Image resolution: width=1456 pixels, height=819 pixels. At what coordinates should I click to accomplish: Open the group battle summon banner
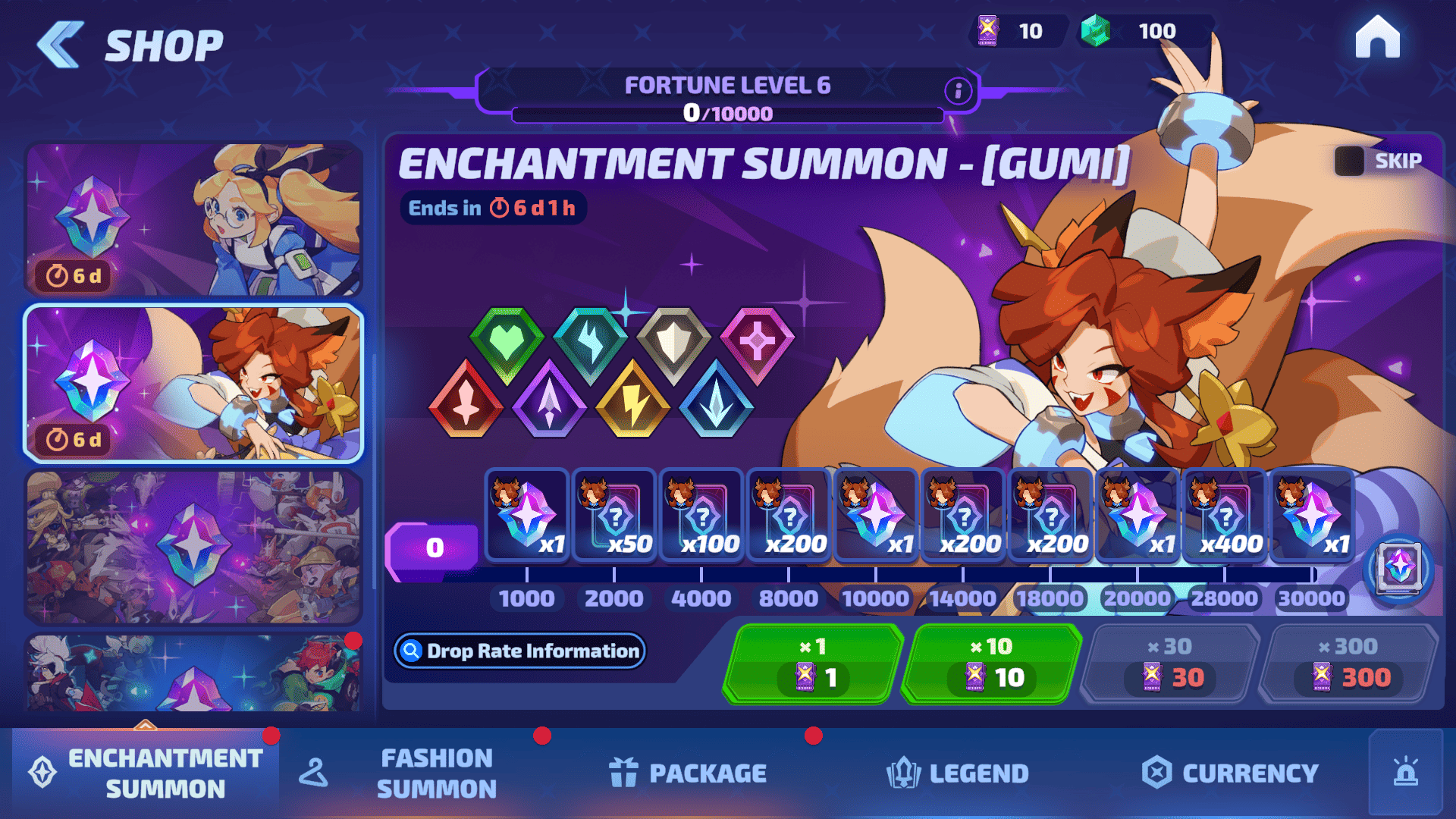pyautogui.click(x=193, y=546)
